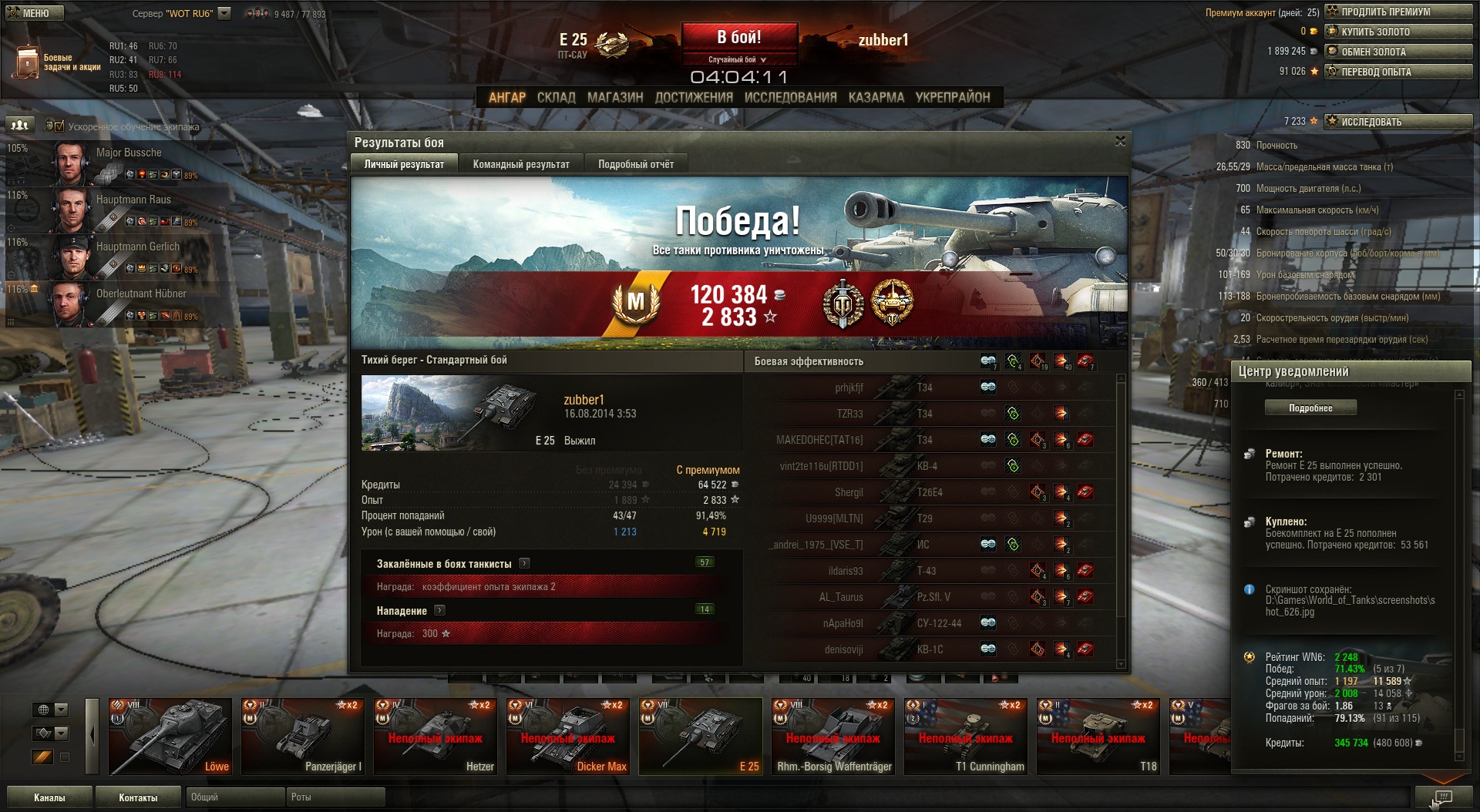The image size is (1480, 812).
Task: Close the Результаты боя window
Action: 1120,141
